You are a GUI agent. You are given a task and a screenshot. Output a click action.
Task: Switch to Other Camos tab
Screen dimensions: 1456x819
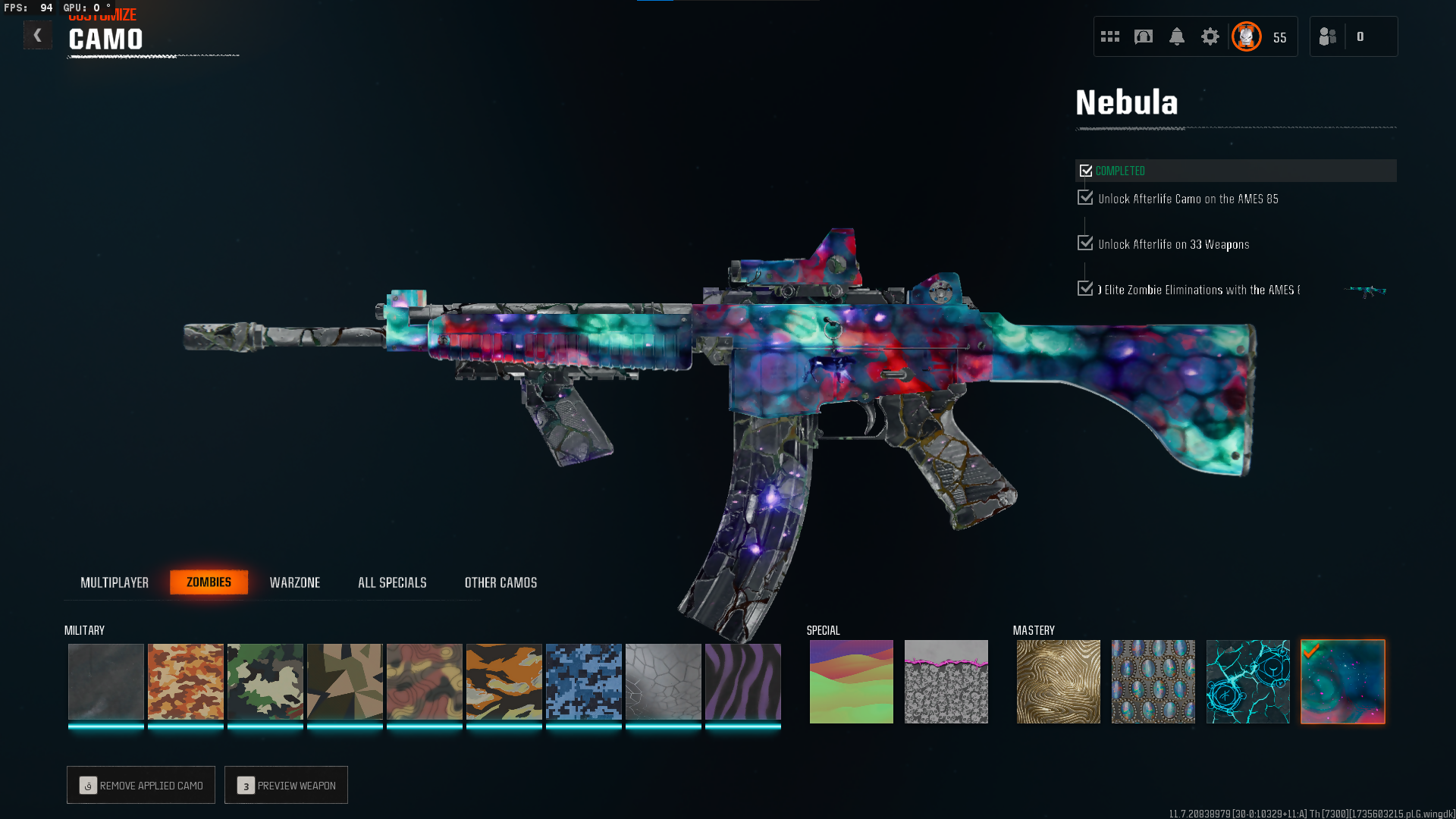[500, 582]
